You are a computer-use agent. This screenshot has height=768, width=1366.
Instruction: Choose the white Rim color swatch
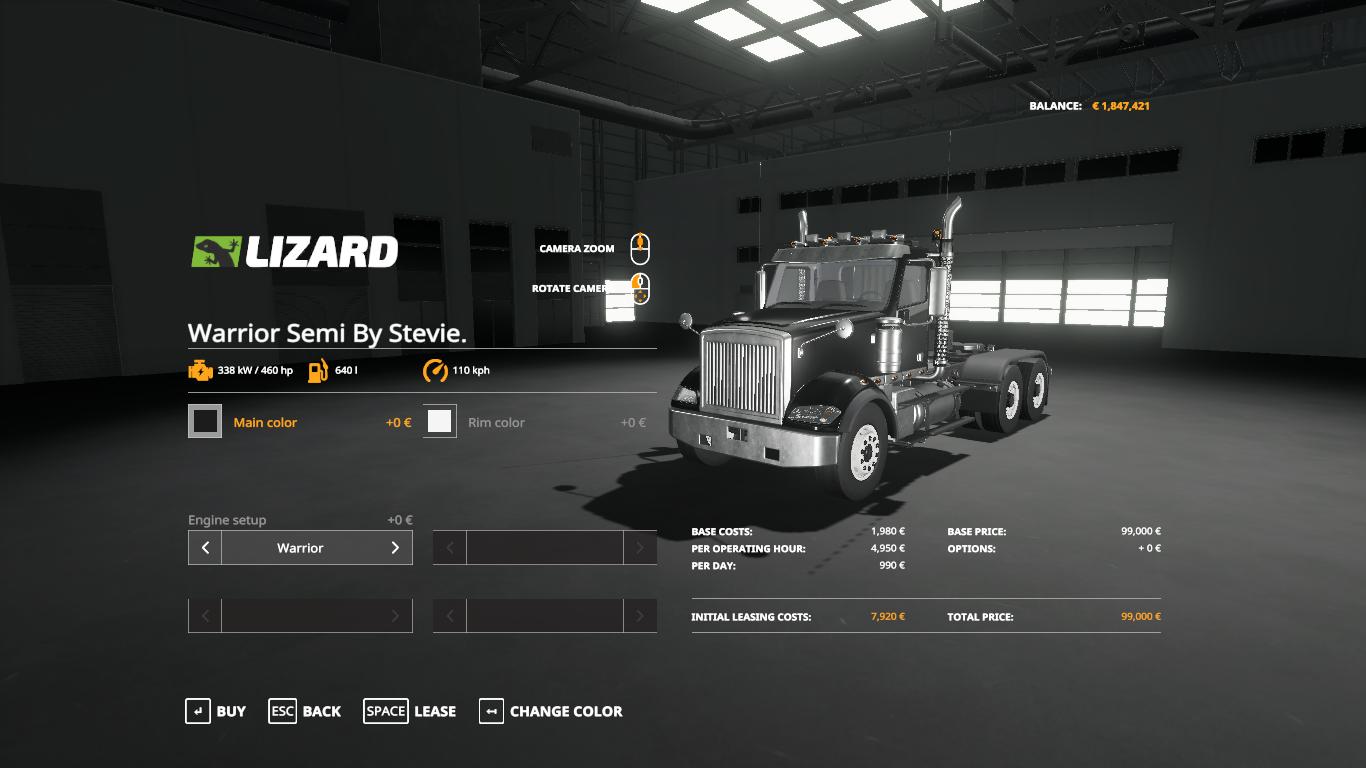click(440, 422)
